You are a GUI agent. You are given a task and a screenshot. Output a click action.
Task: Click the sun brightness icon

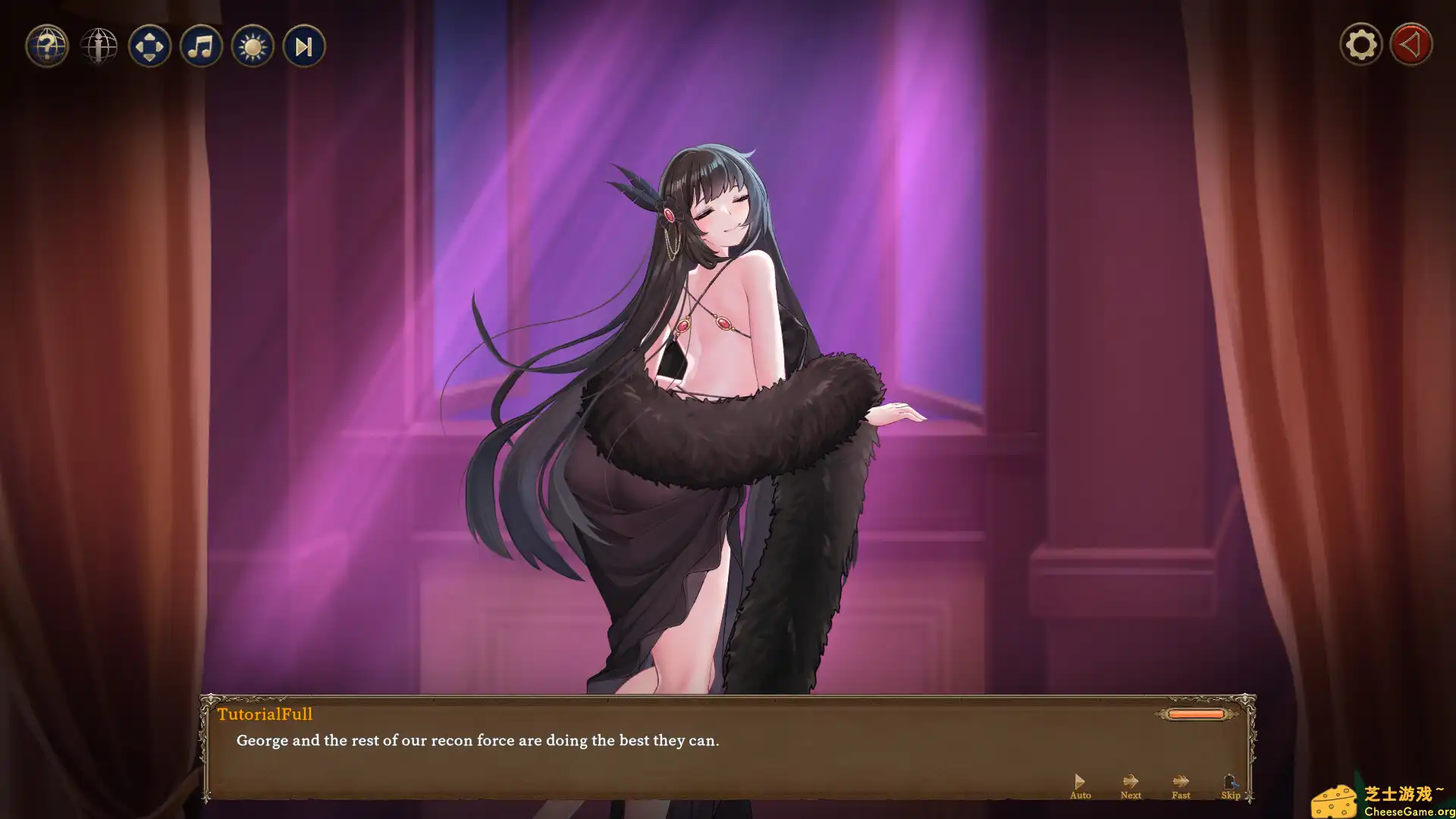click(252, 45)
